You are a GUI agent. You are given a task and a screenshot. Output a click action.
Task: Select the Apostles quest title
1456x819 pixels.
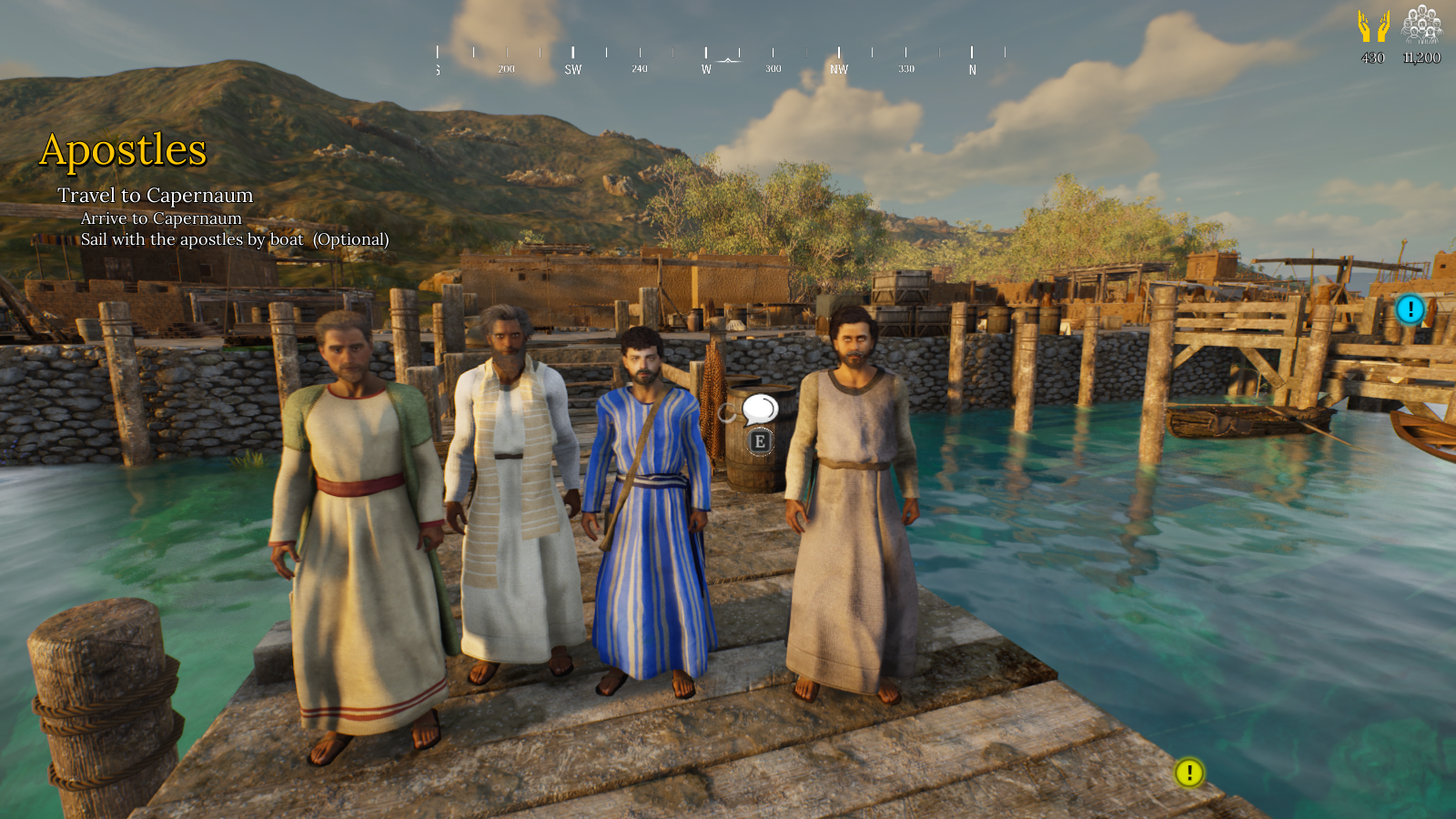coord(123,150)
